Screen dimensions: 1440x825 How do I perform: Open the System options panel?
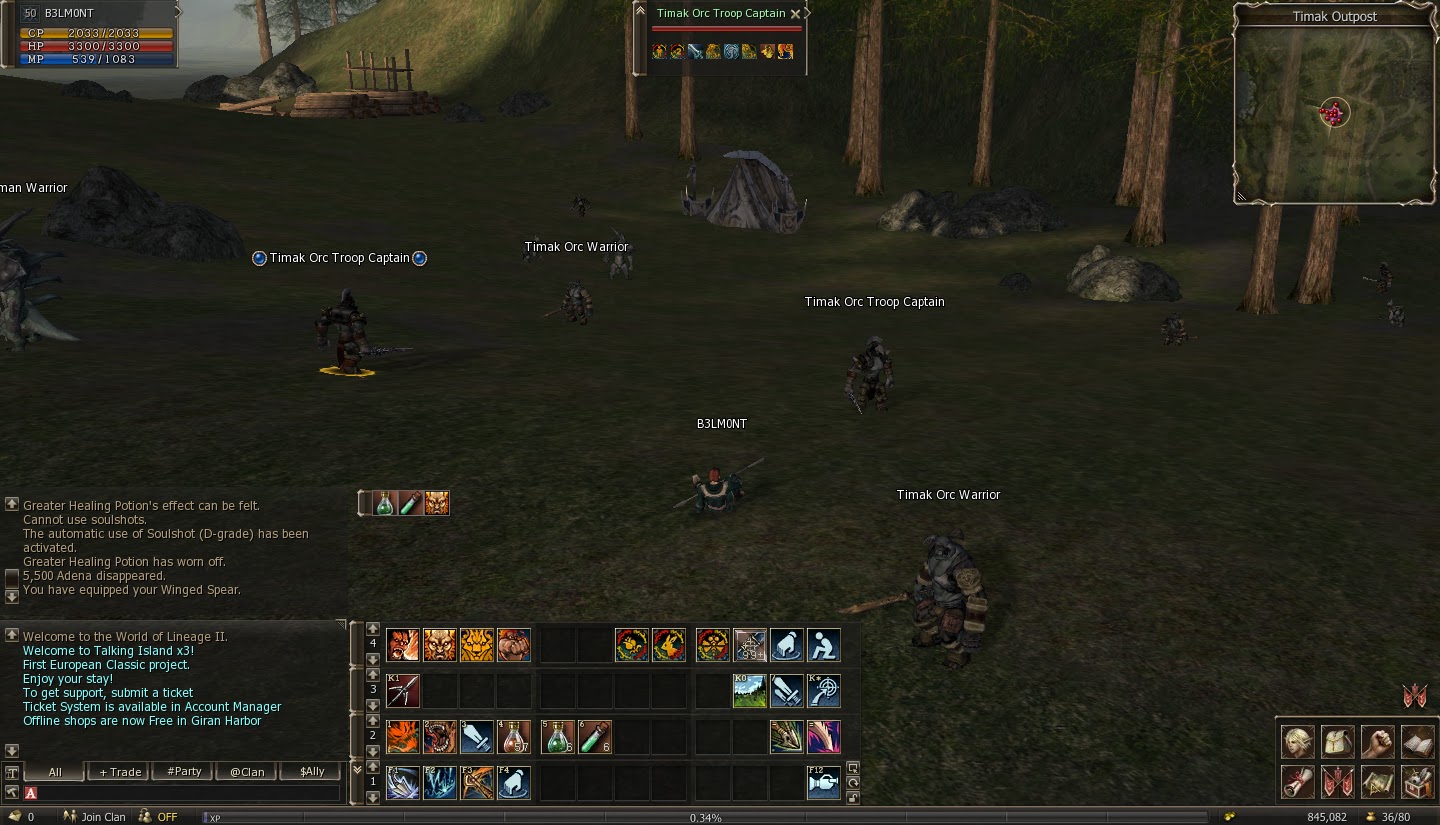(x=1417, y=782)
